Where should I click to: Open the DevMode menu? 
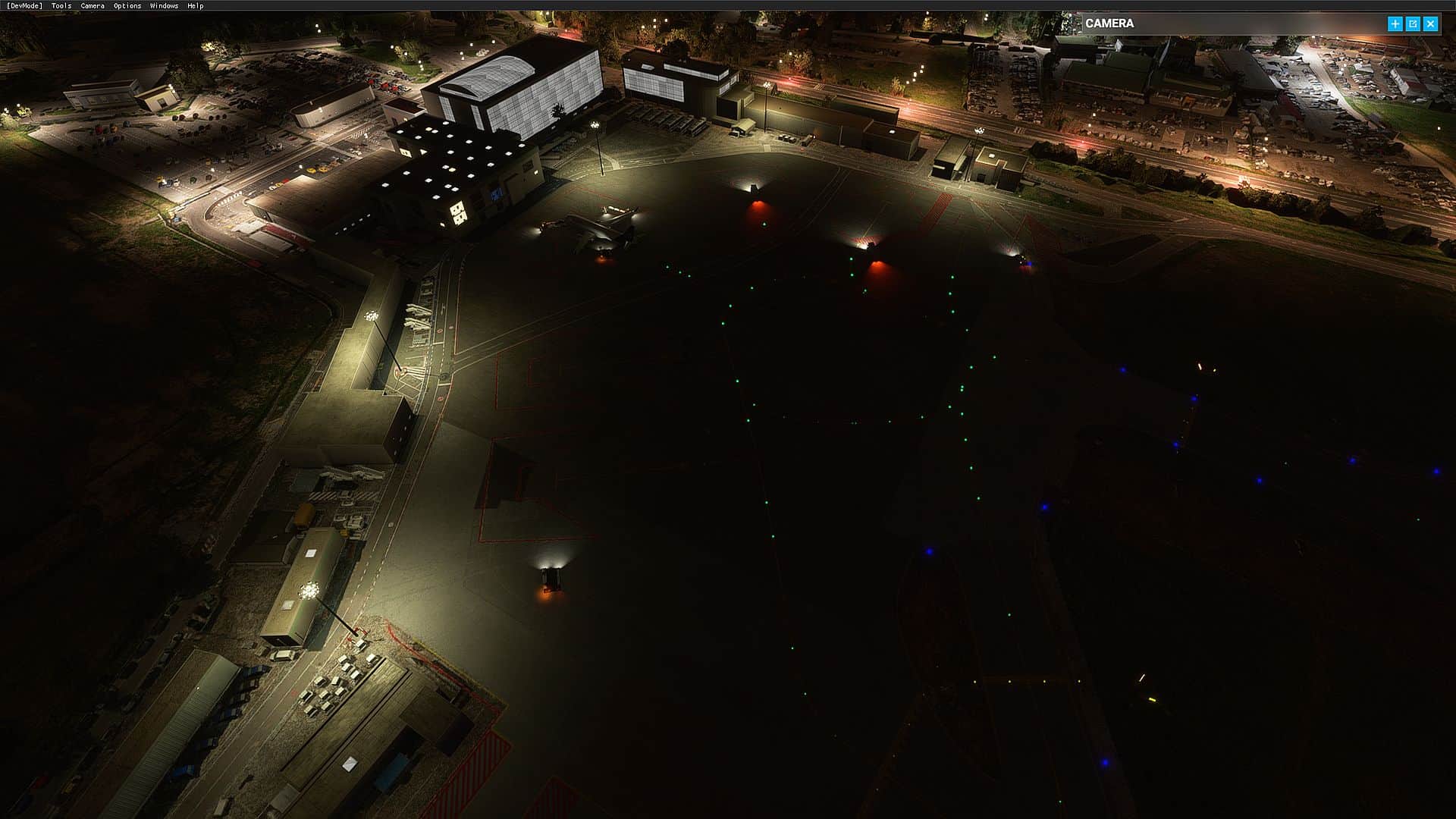(x=24, y=6)
